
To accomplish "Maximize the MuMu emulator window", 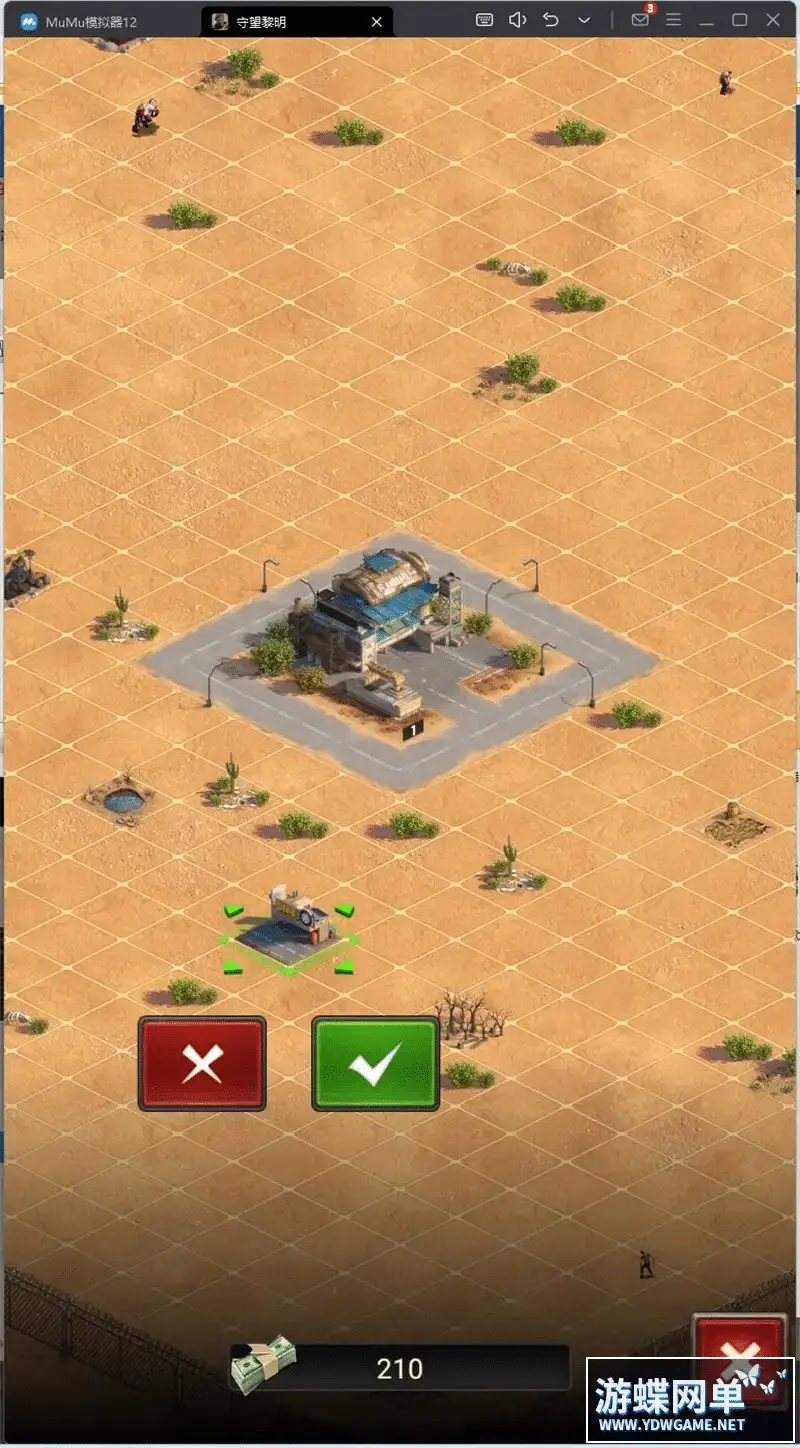I will pyautogui.click(x=740, y=20).
